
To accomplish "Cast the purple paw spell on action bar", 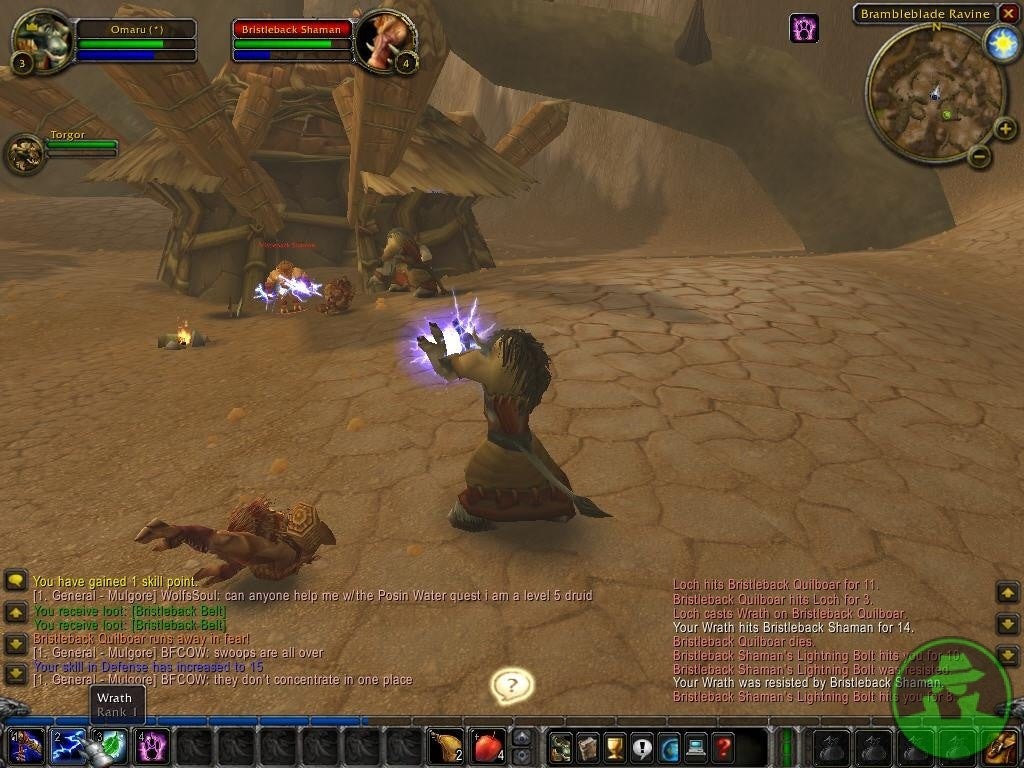I will (x=153, y=746).
